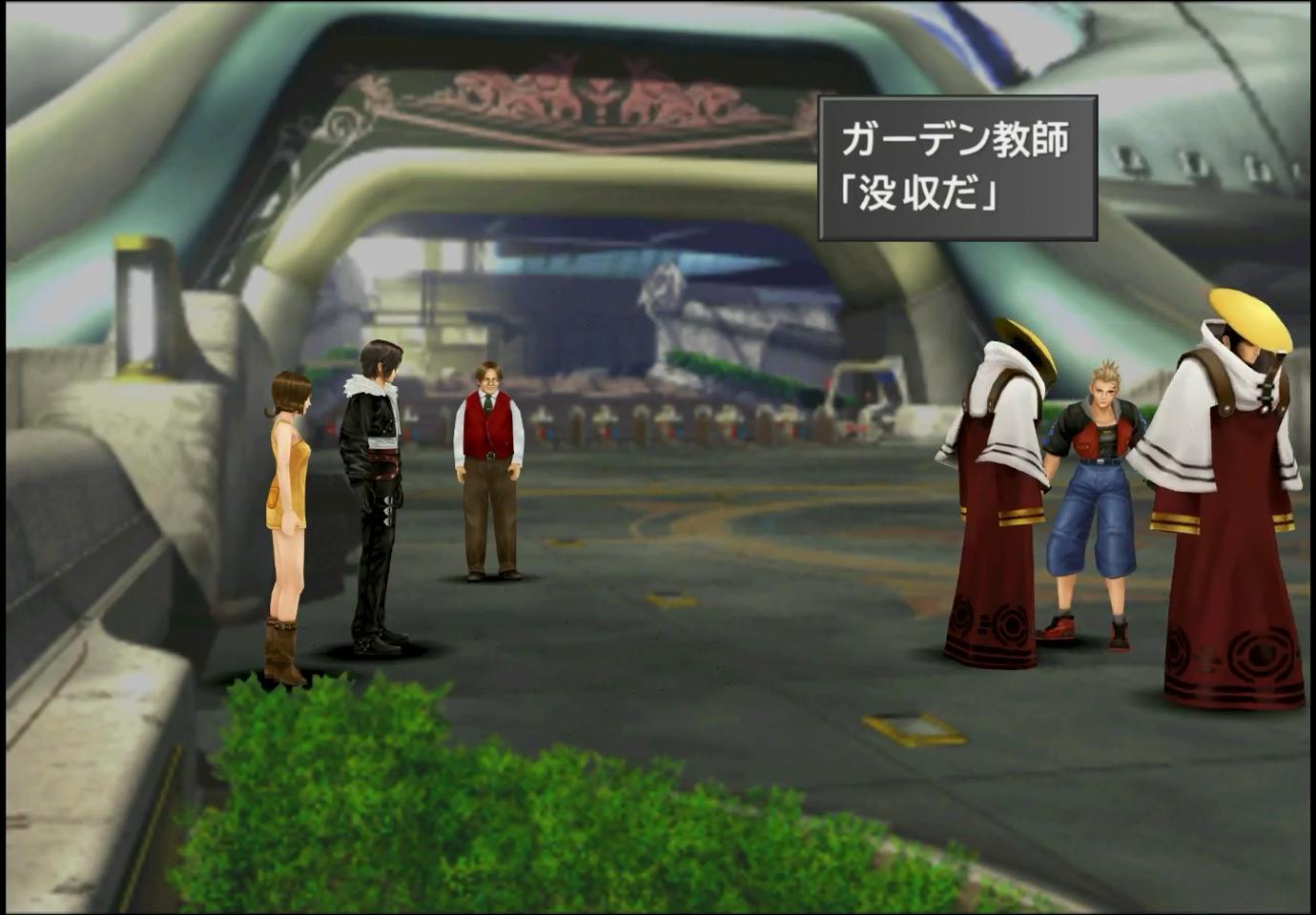Click the dialogue box to advance text
The image size is (1316, 915).
(958, 167)
